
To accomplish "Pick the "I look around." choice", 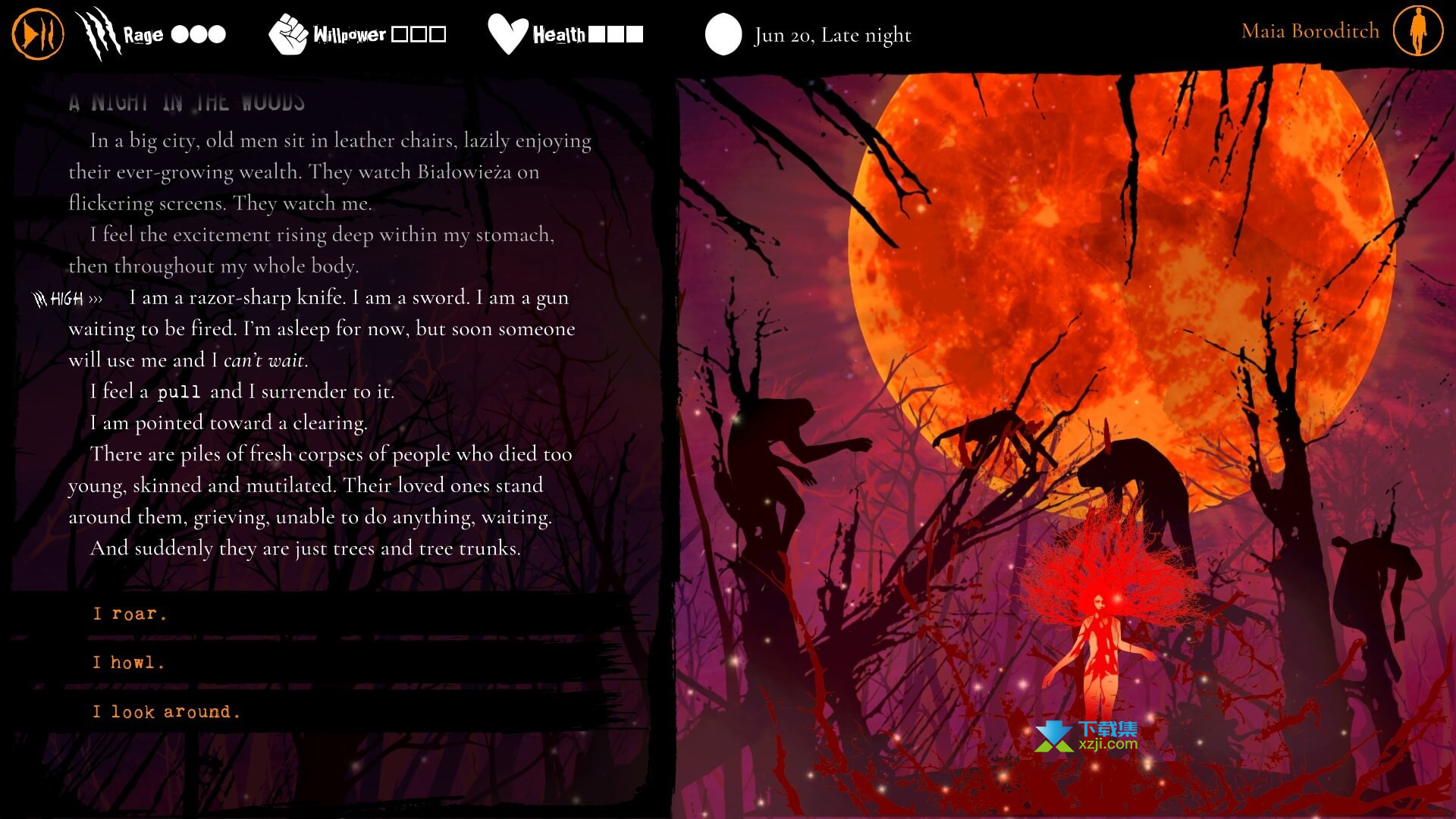I will point(166,711).
